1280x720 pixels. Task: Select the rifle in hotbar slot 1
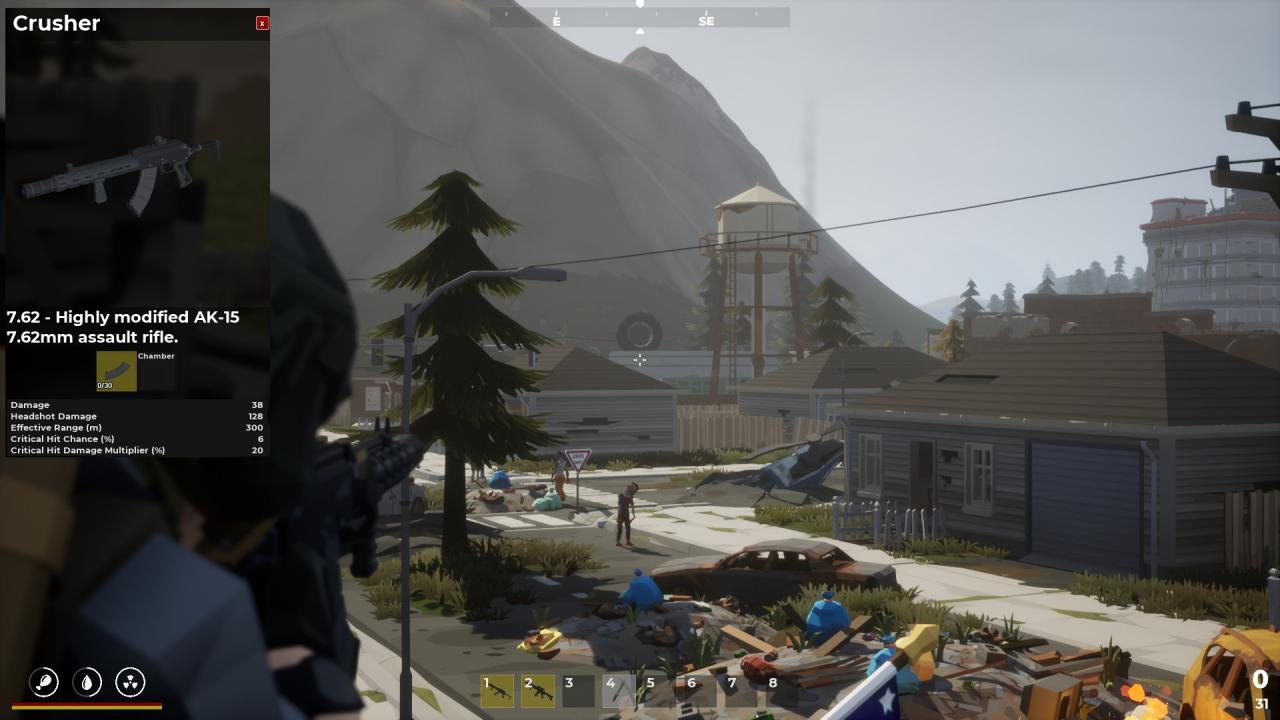[497, 690]
